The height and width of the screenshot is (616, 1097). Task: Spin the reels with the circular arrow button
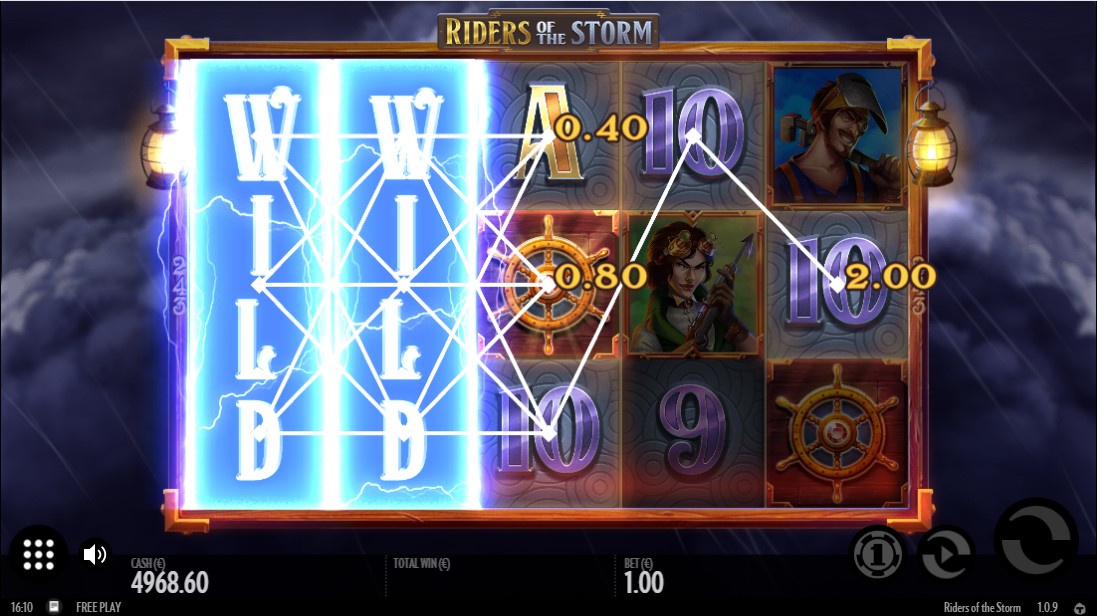point(1035,540)
